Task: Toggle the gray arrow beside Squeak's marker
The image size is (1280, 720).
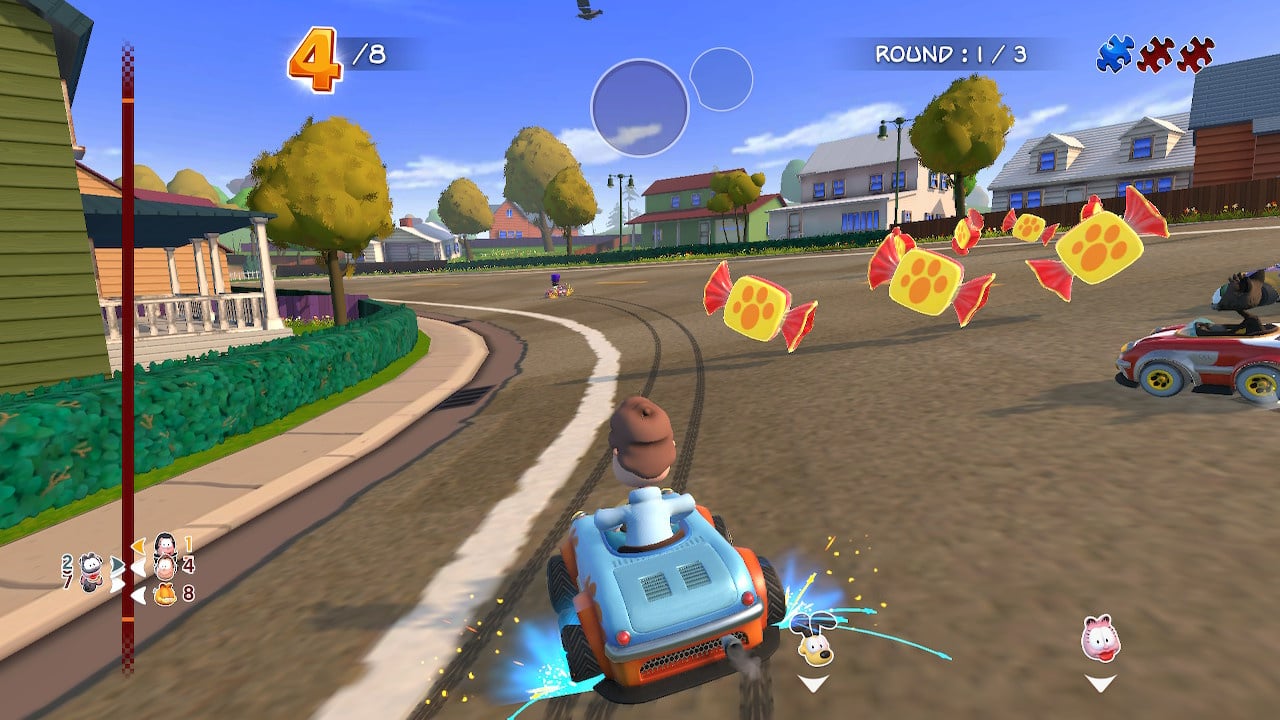Action: tap(116, 564)
